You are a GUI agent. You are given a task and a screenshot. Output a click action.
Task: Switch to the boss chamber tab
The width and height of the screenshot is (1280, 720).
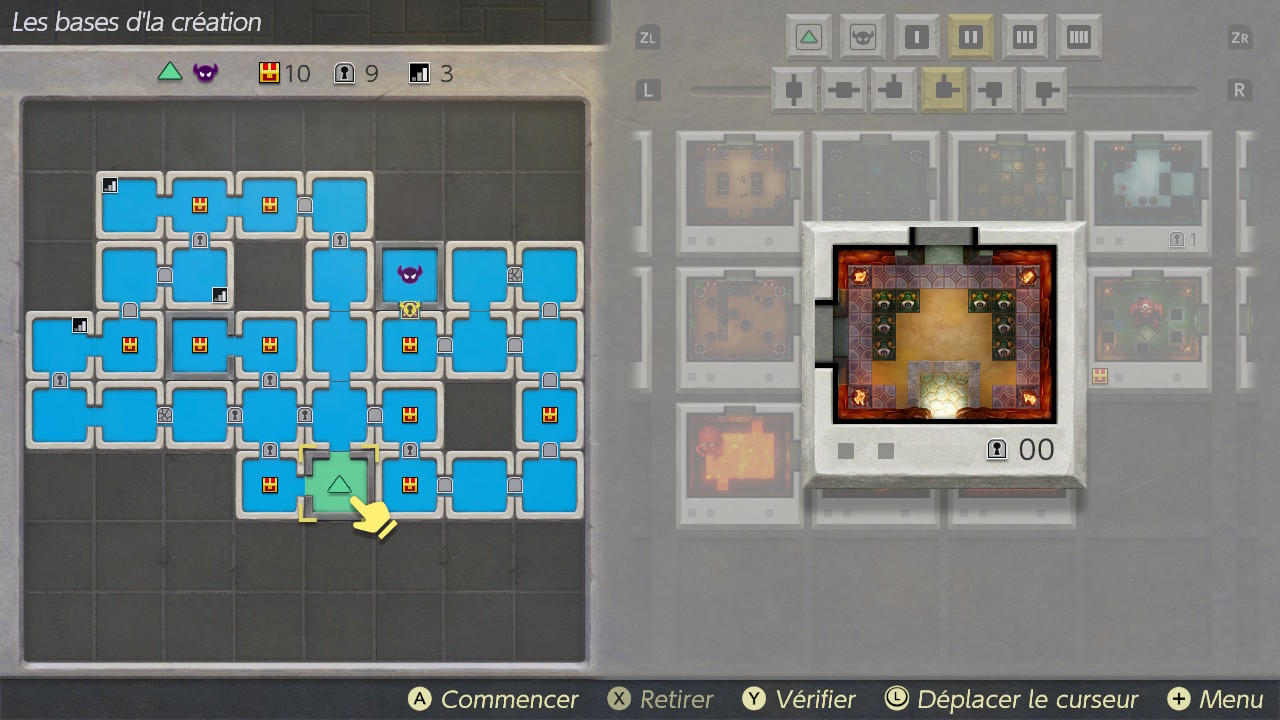tap(862, 38)
